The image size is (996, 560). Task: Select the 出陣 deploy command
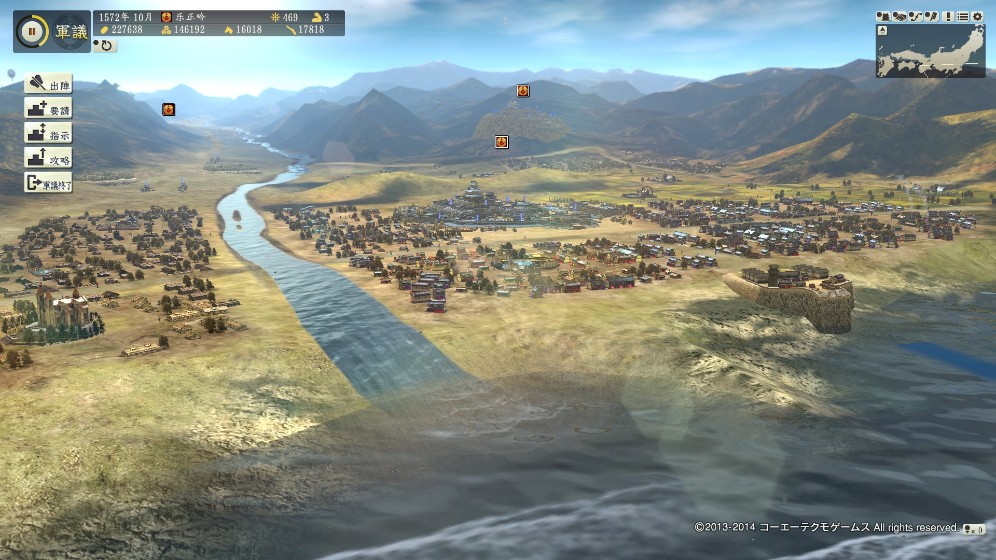coord(48,83)
